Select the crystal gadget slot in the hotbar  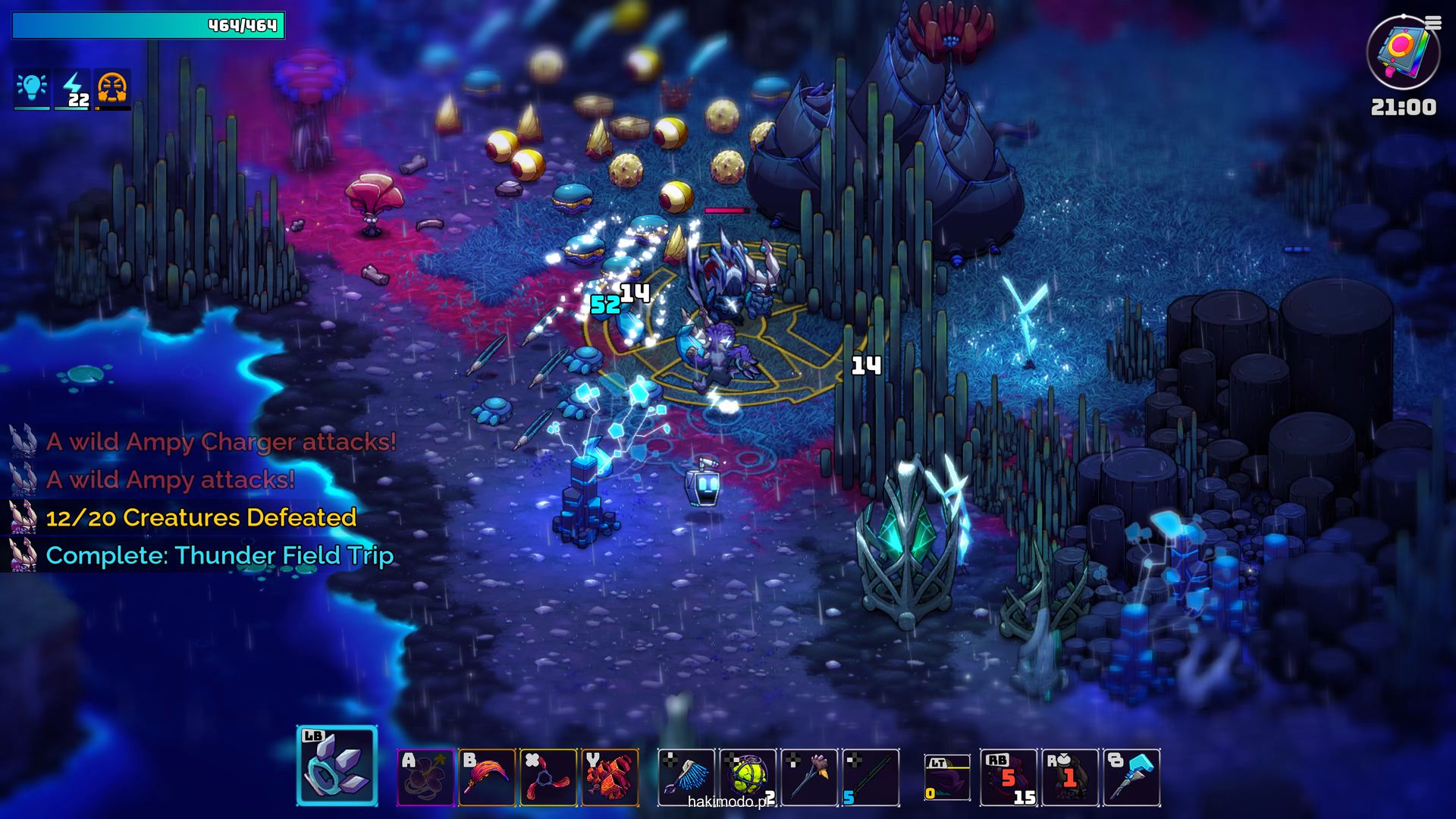point(337,765)
